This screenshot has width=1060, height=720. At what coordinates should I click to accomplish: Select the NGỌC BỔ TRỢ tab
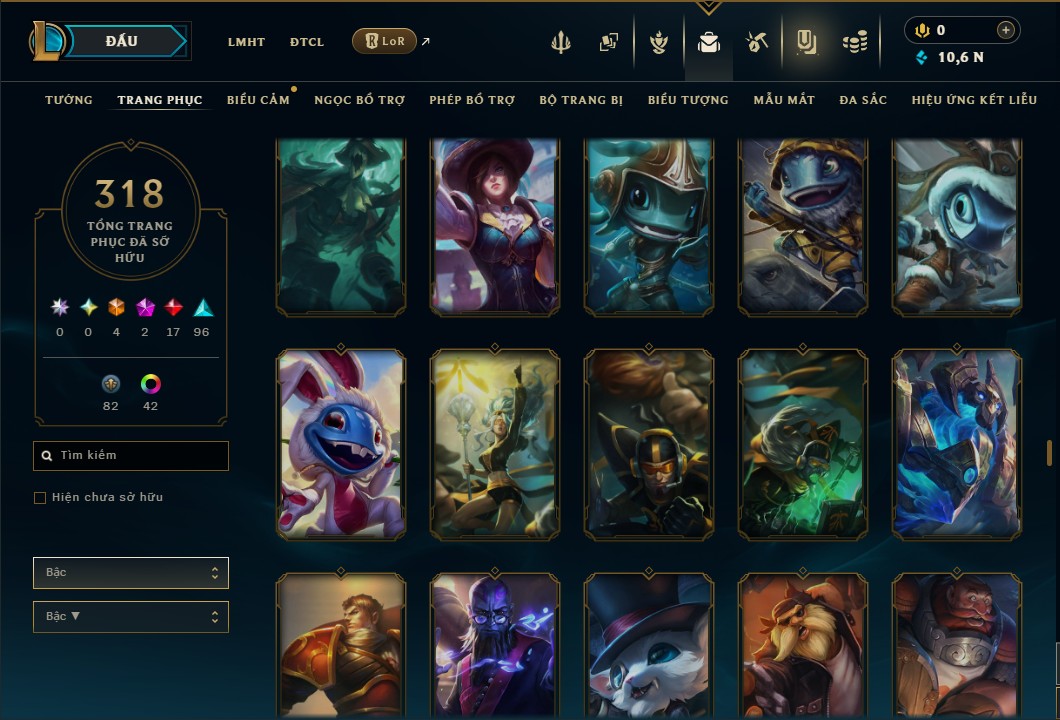[359, 100]
